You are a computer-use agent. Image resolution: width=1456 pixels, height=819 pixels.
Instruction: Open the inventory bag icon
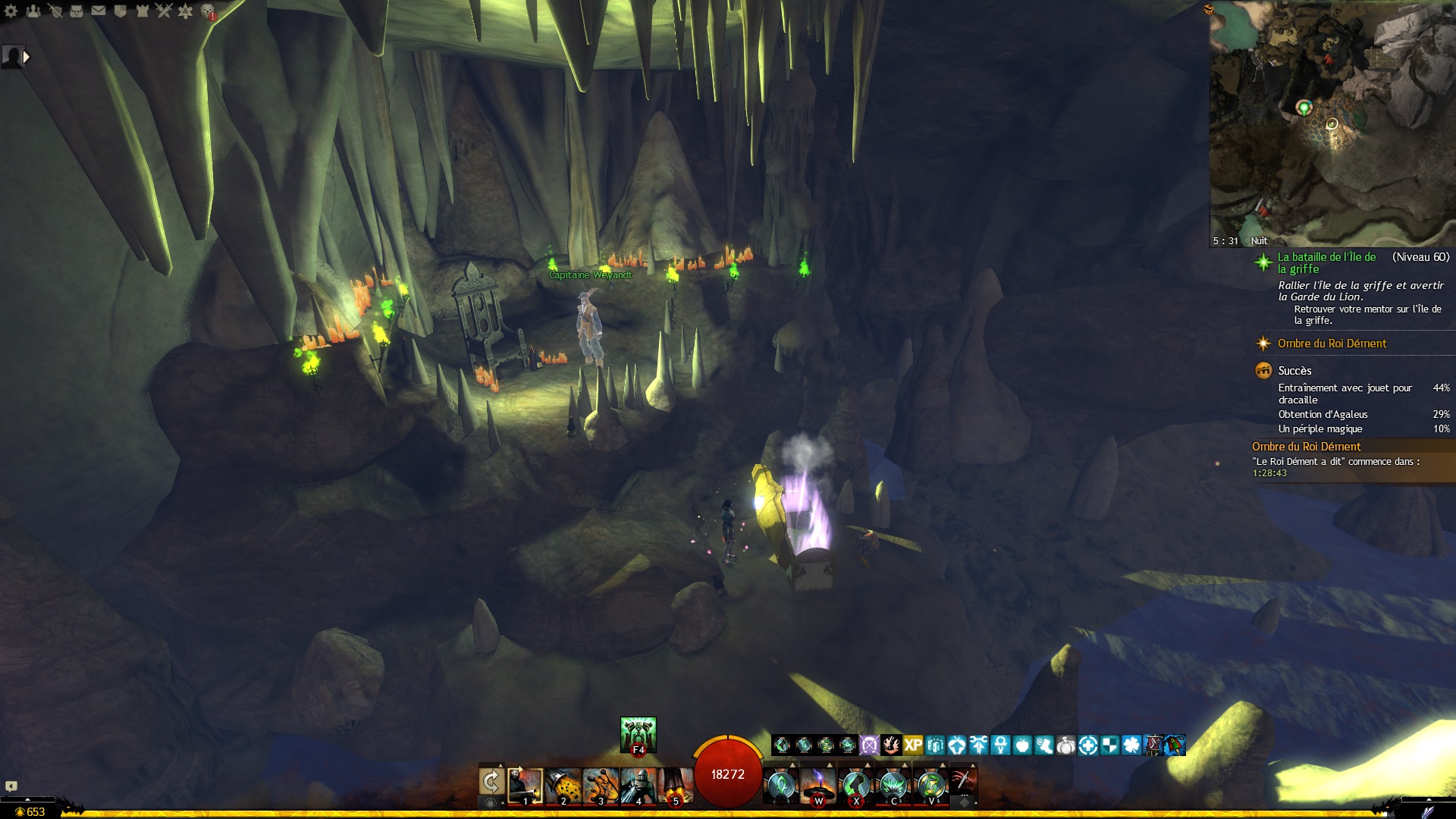point(77,11)
